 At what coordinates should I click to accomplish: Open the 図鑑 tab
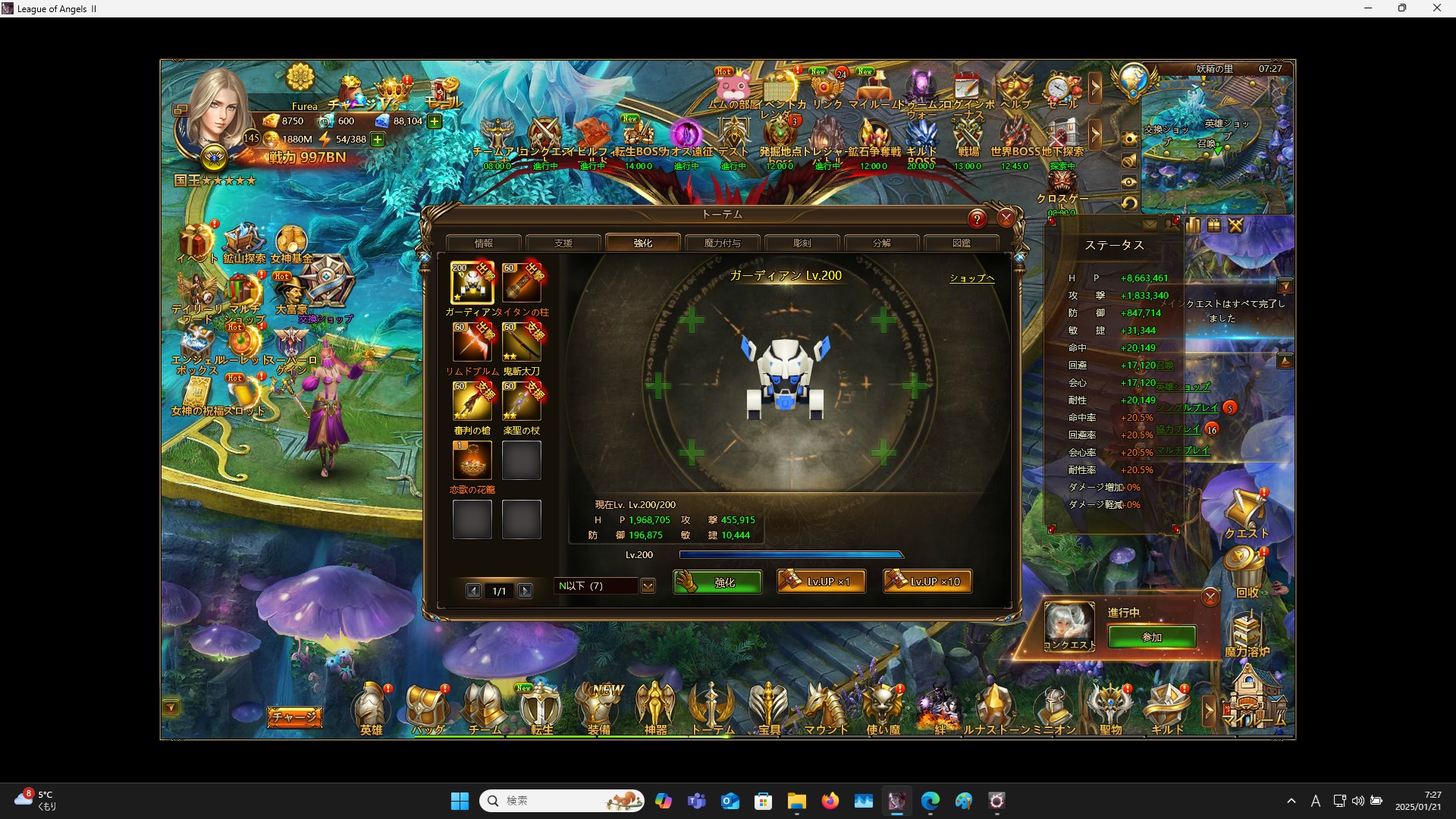click(x=961, y=243)
